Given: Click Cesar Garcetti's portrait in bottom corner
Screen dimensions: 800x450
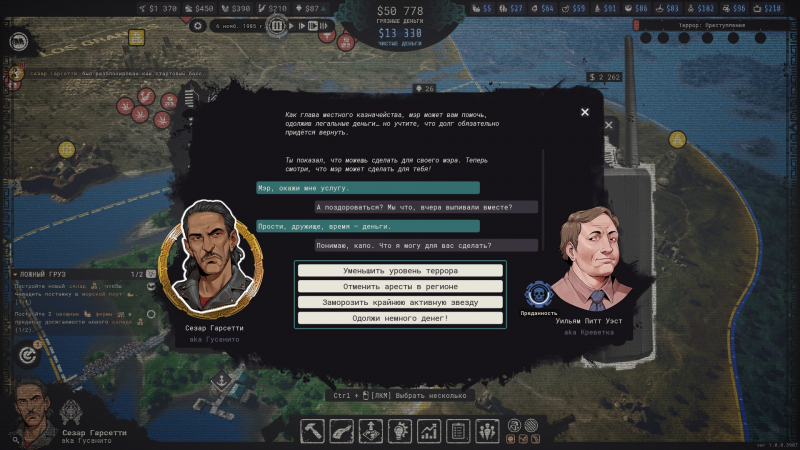Looking at the screenshot, I should [x=28, y=410].
